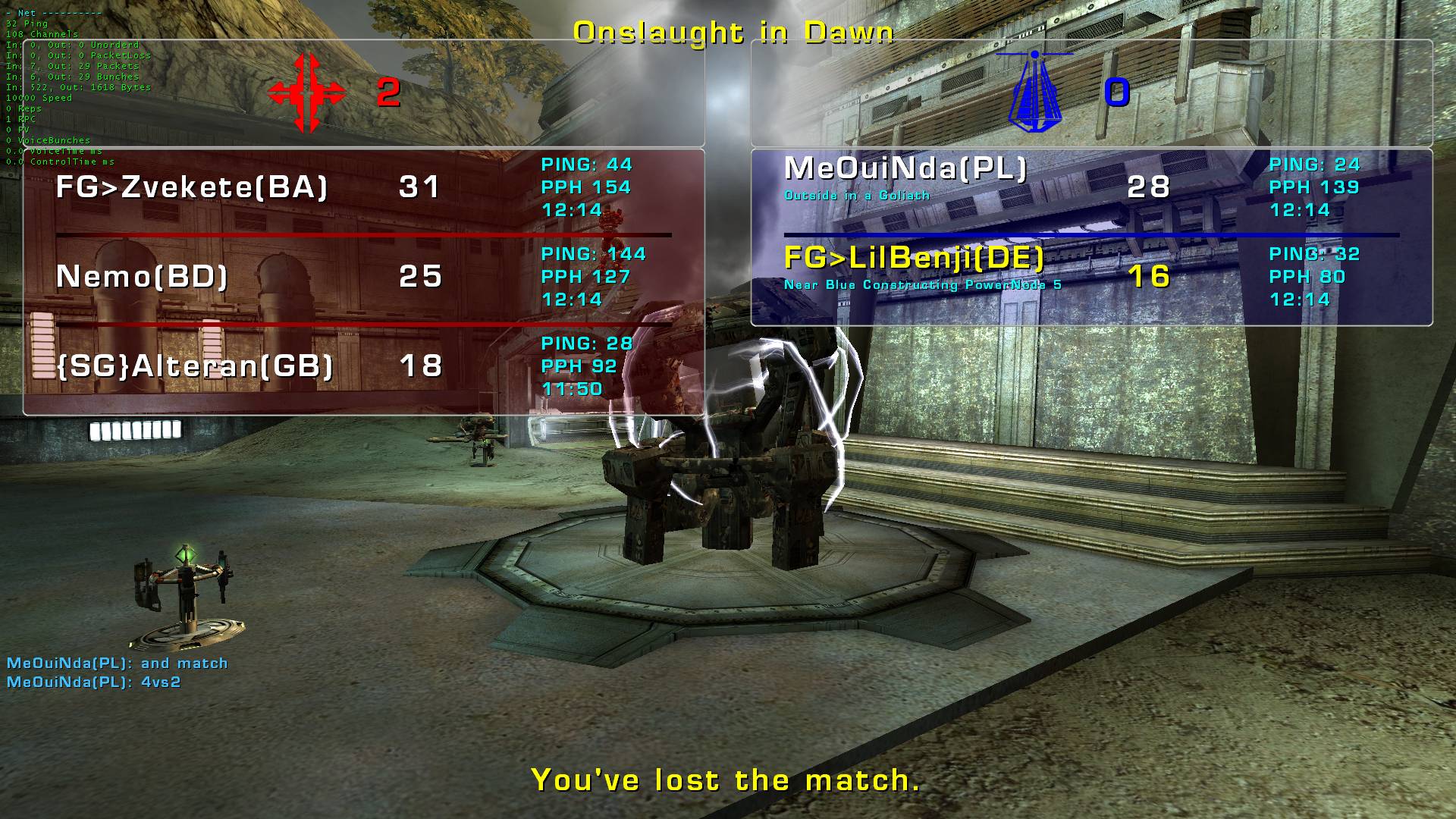Select FG>Zvekete(BA) on the red scoreboard
This screenshot has width=1456, height=819.
(x=192, y=187)
